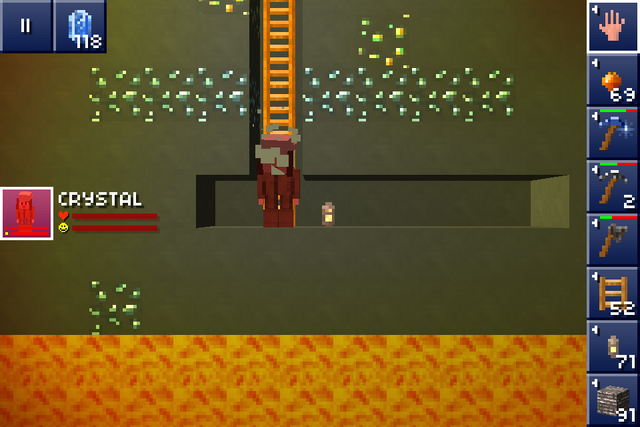Select the stone block stack of 91
The image size is (640, 427).
pos(612,400)
